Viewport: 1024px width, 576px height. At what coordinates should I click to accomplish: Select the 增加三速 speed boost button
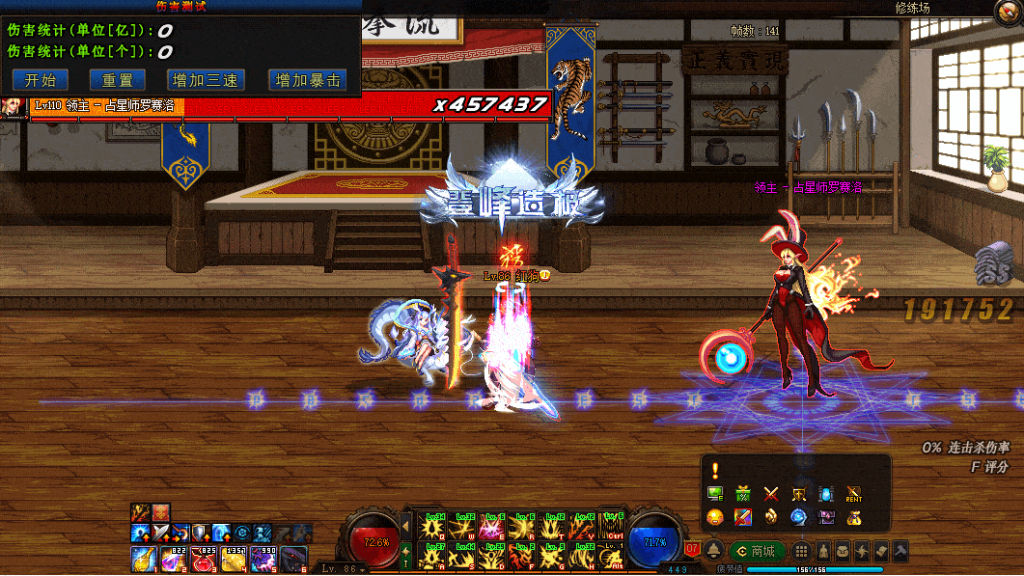click(x=205, y=81)
